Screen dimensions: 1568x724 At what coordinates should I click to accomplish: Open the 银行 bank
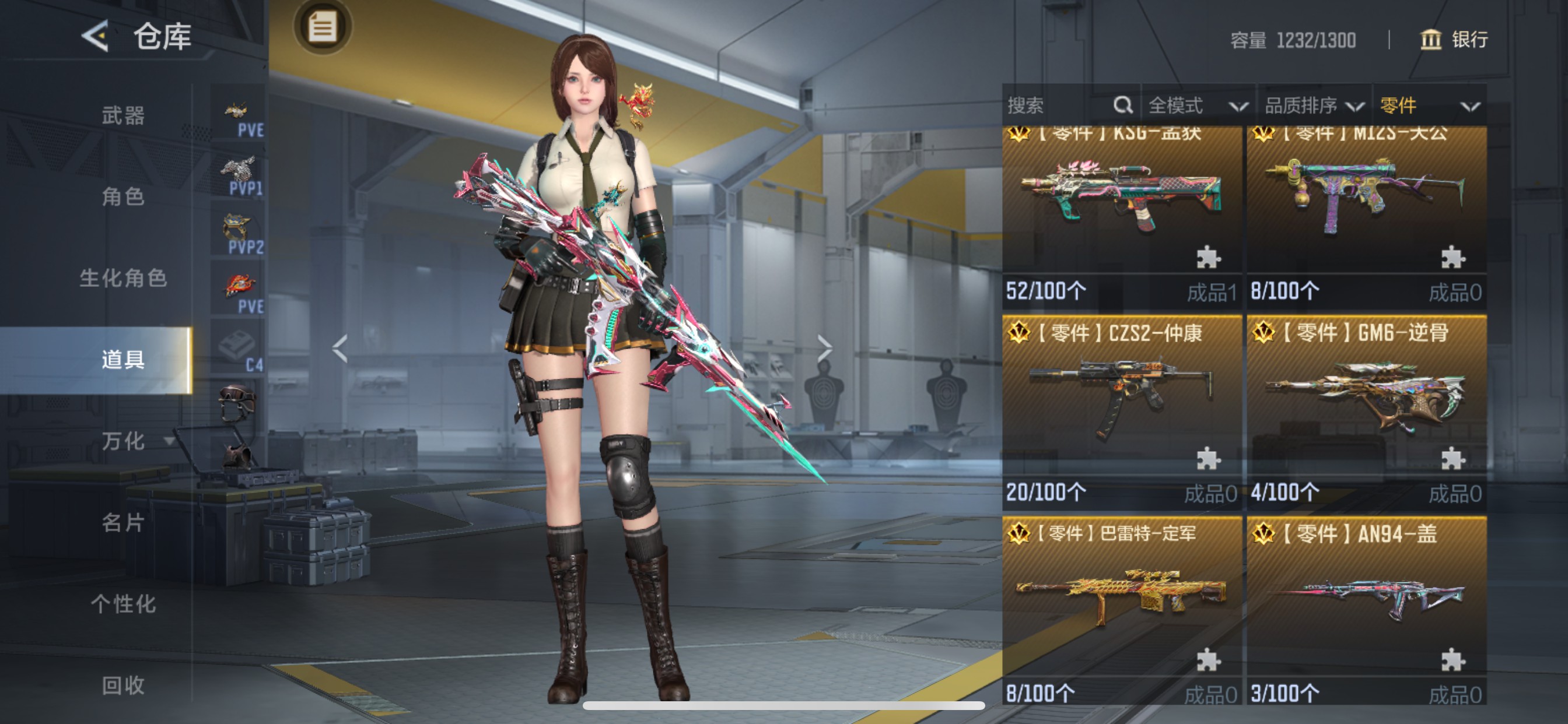[x=1454, y=40]
